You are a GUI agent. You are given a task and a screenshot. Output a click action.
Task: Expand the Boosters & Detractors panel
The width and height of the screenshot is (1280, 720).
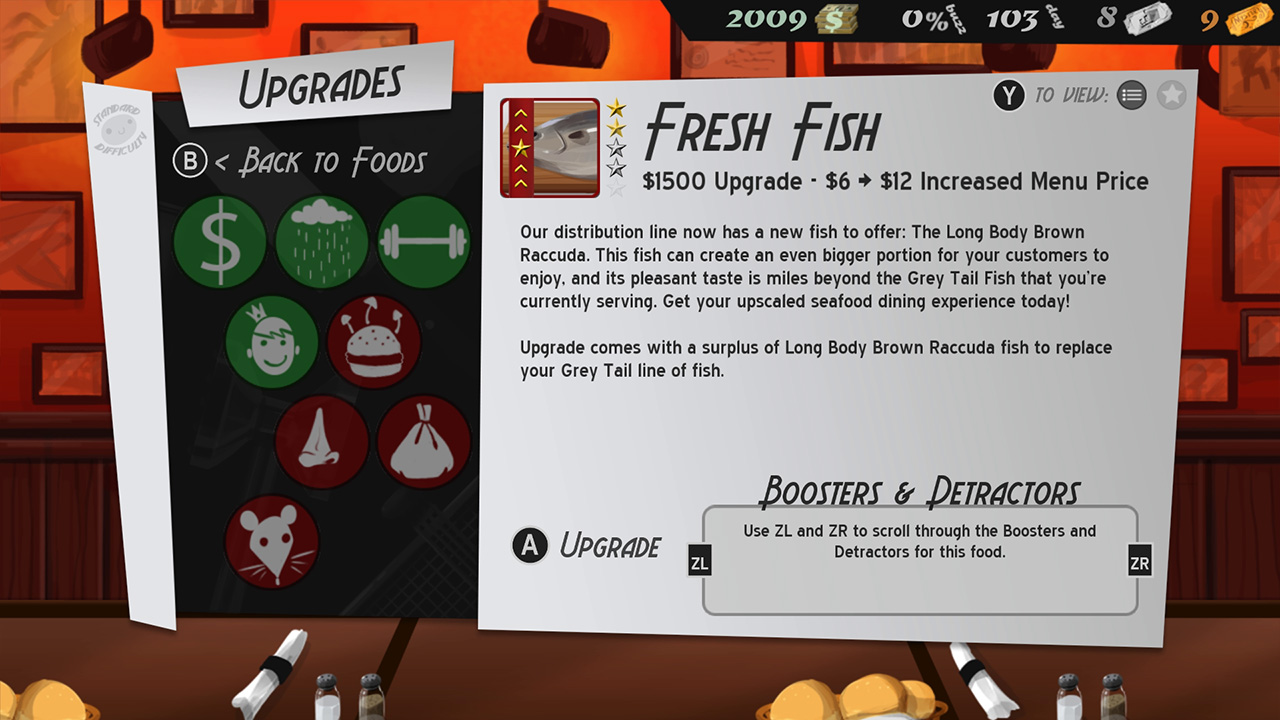(919, 560)
